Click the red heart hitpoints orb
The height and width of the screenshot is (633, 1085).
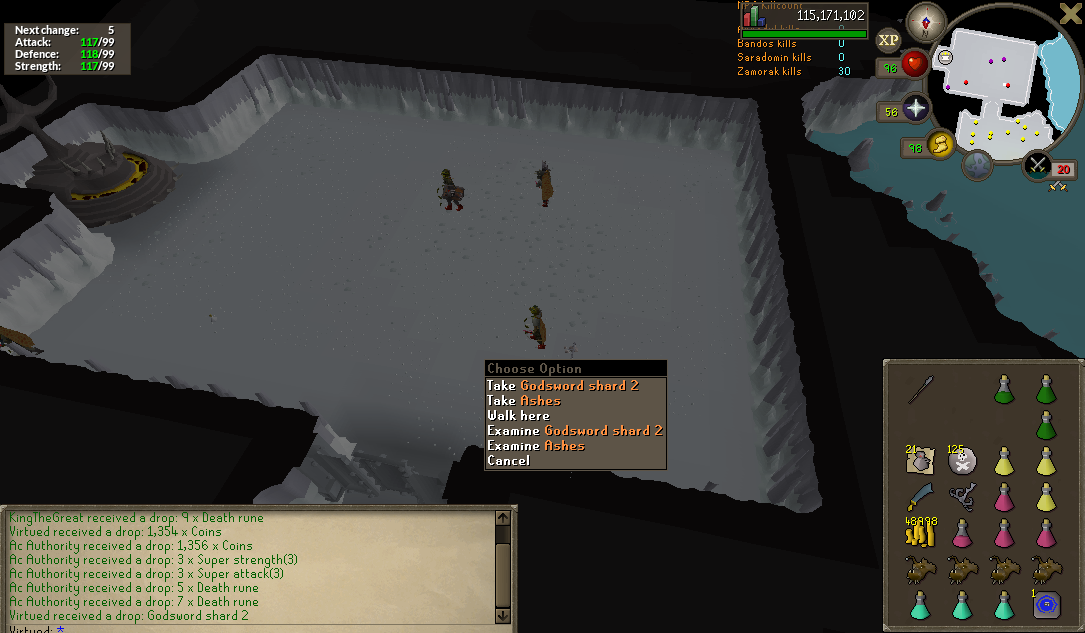[x=914, y=65]
